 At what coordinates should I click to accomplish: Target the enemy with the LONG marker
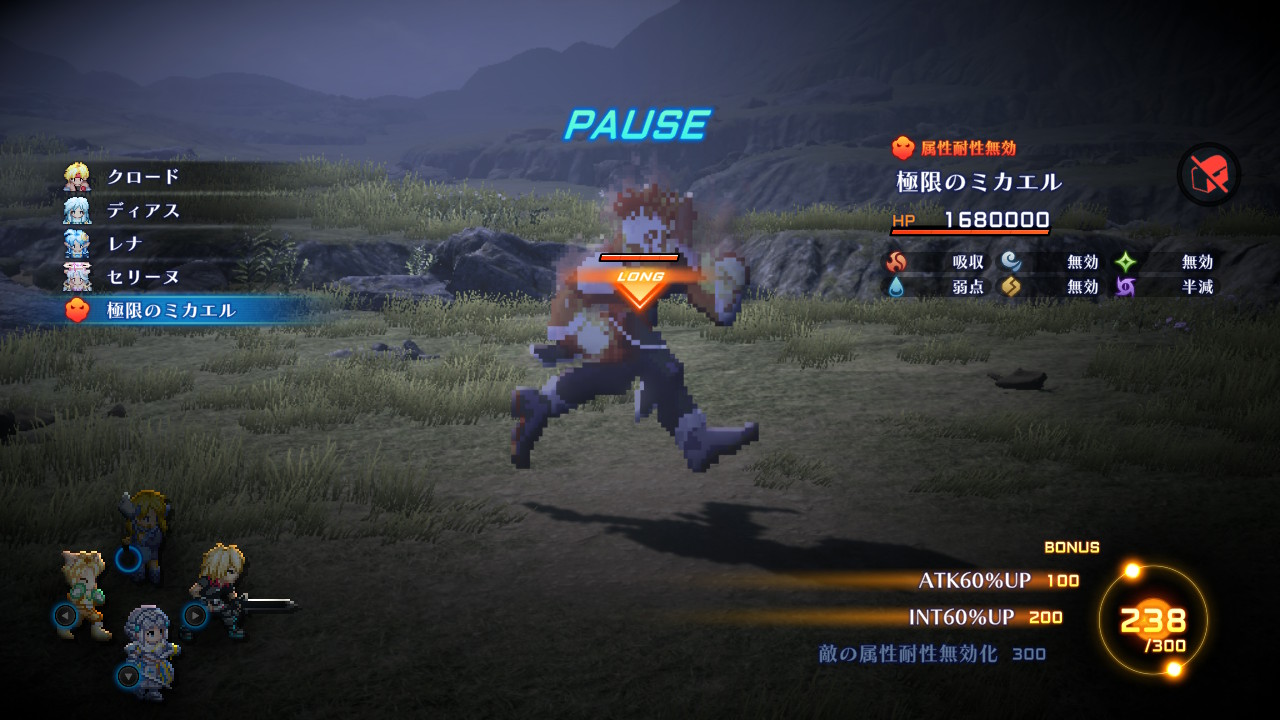click(639, 330)
